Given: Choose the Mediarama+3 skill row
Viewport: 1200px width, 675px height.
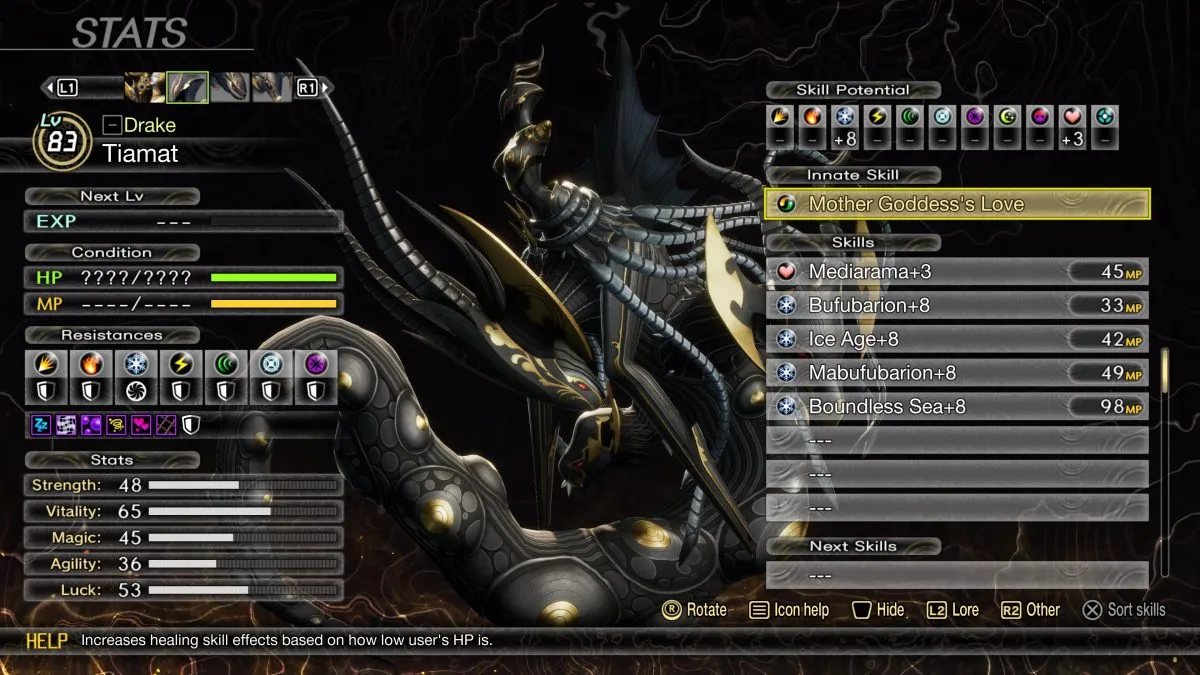Looking at the screenshot, I should [x=957, y=272].
